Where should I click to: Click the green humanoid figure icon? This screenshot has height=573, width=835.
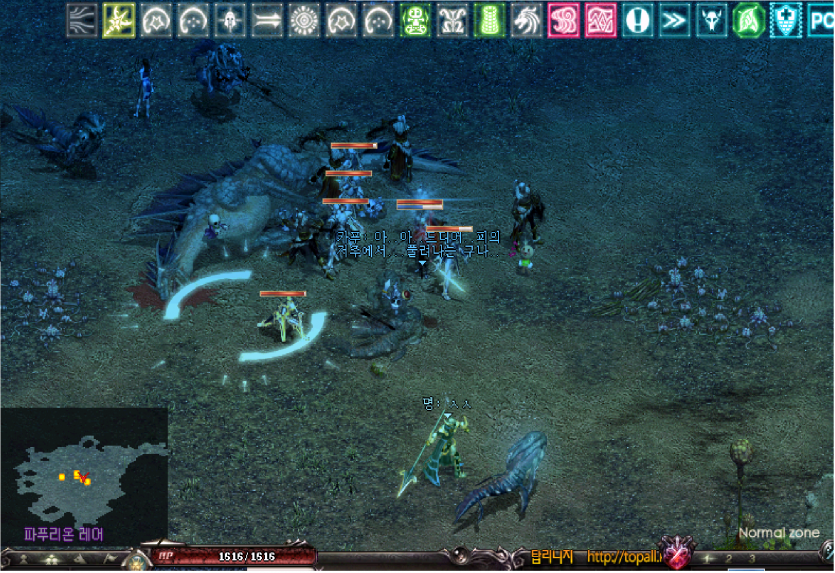[x=415, y=20]
